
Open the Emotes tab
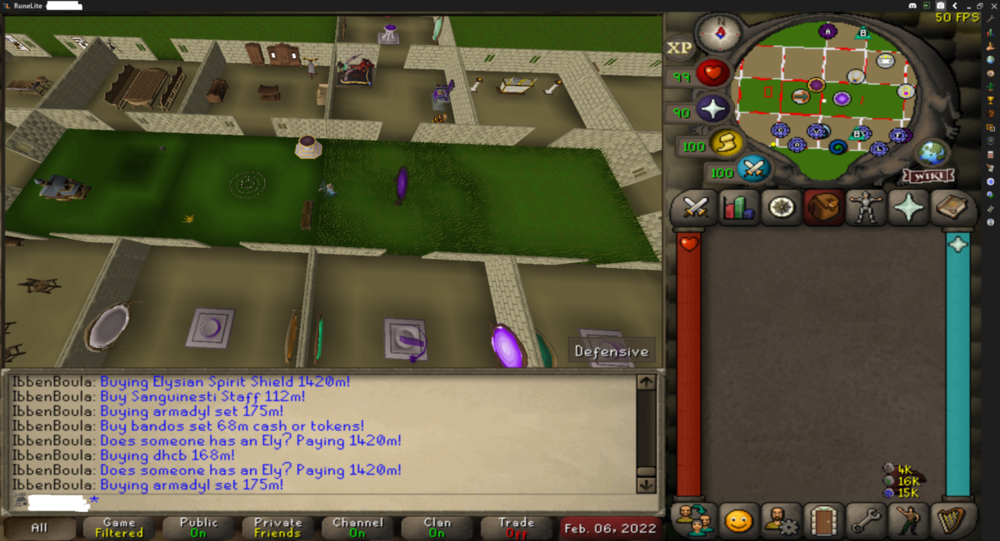pyautogui.click(x=909, y=521)
